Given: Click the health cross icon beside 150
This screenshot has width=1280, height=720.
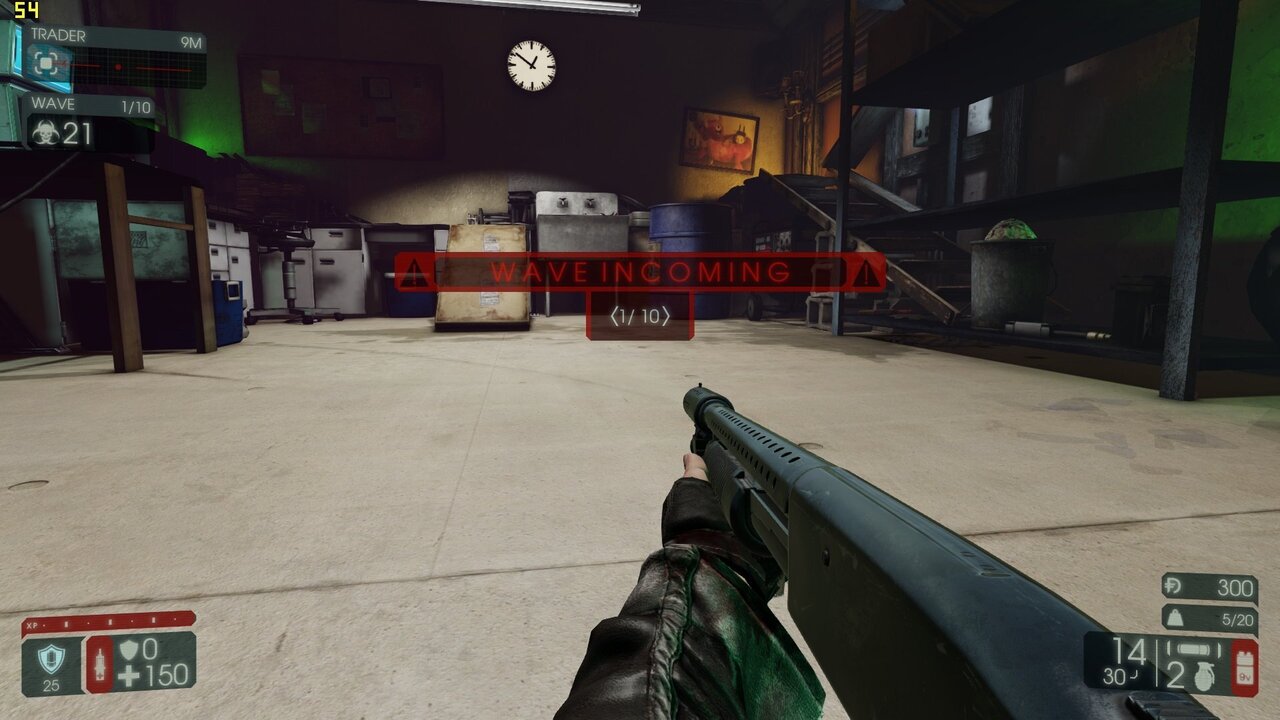Looking at the screenshot, I should pyautogui.click(x=131, y=676).
